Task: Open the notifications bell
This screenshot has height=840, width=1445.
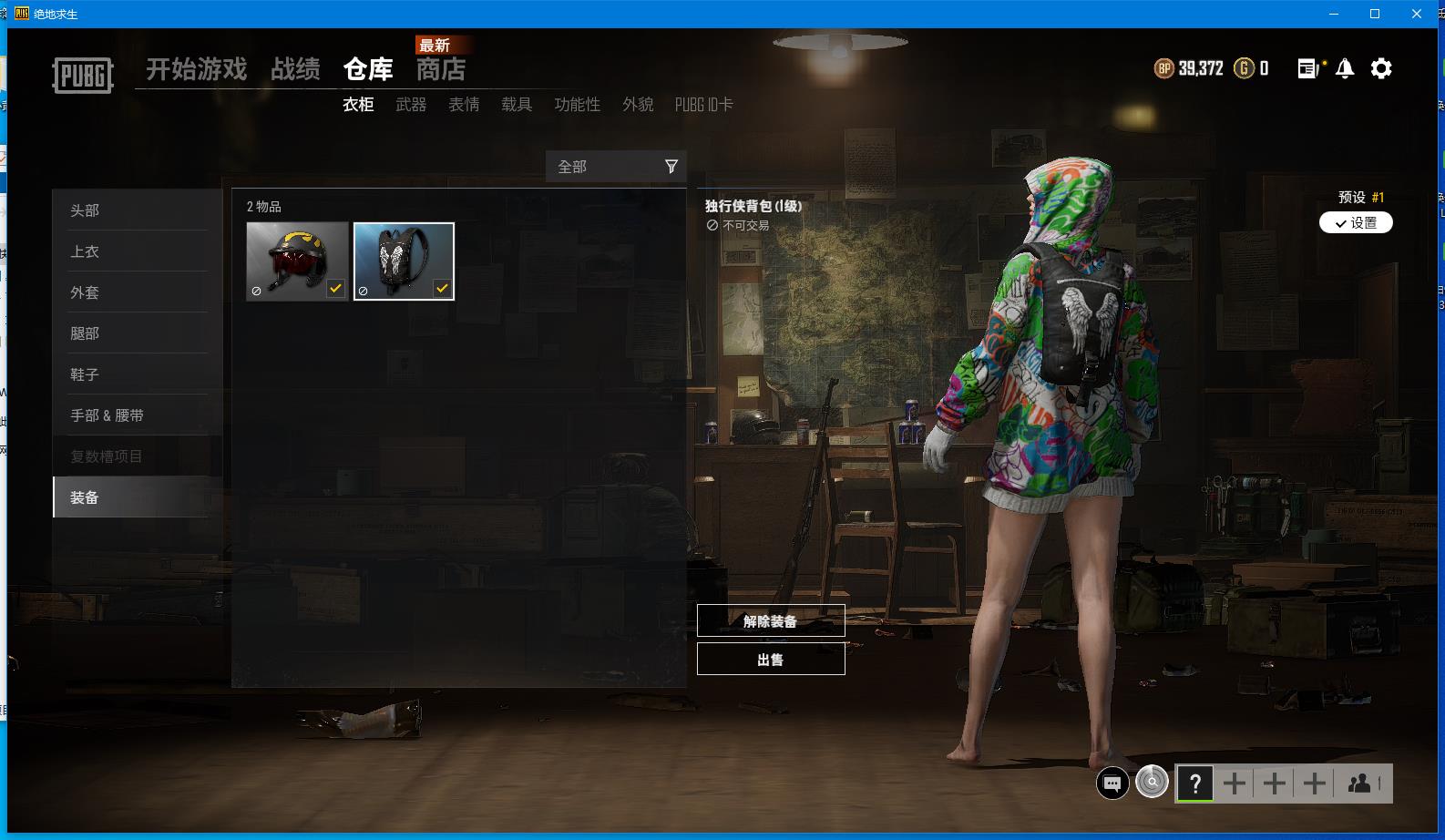Action: point(1345,68)
